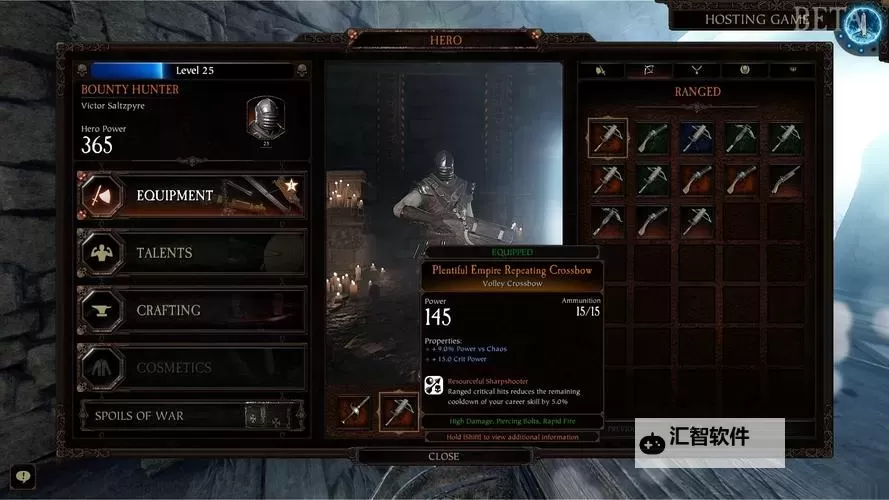This screenshot has width=889, height=500.
Task: Click the Bounty Hunter helmet portrait
Action: tap(266, 117)
